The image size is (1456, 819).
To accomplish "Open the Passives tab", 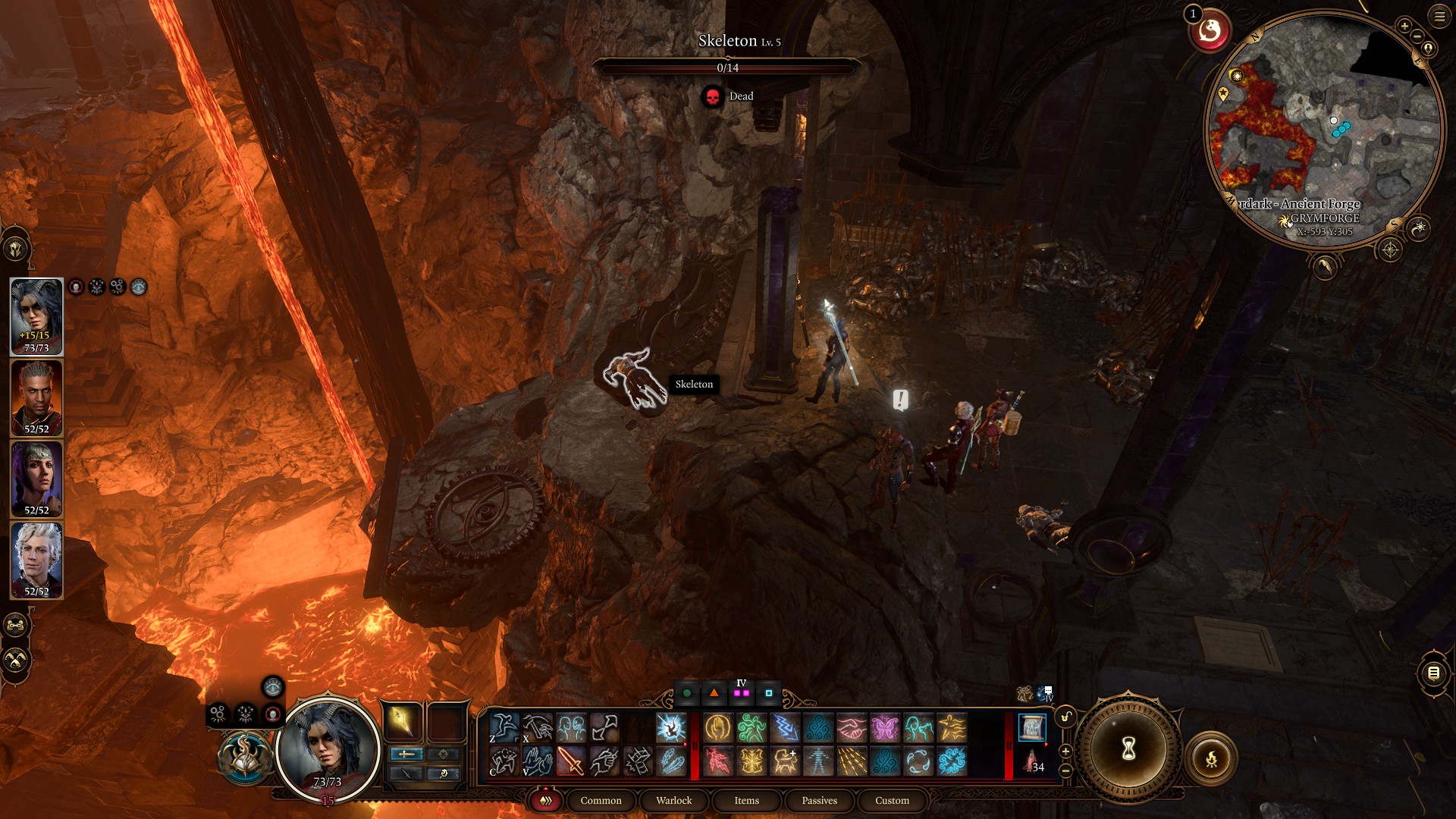I will (x=819, y=800).
